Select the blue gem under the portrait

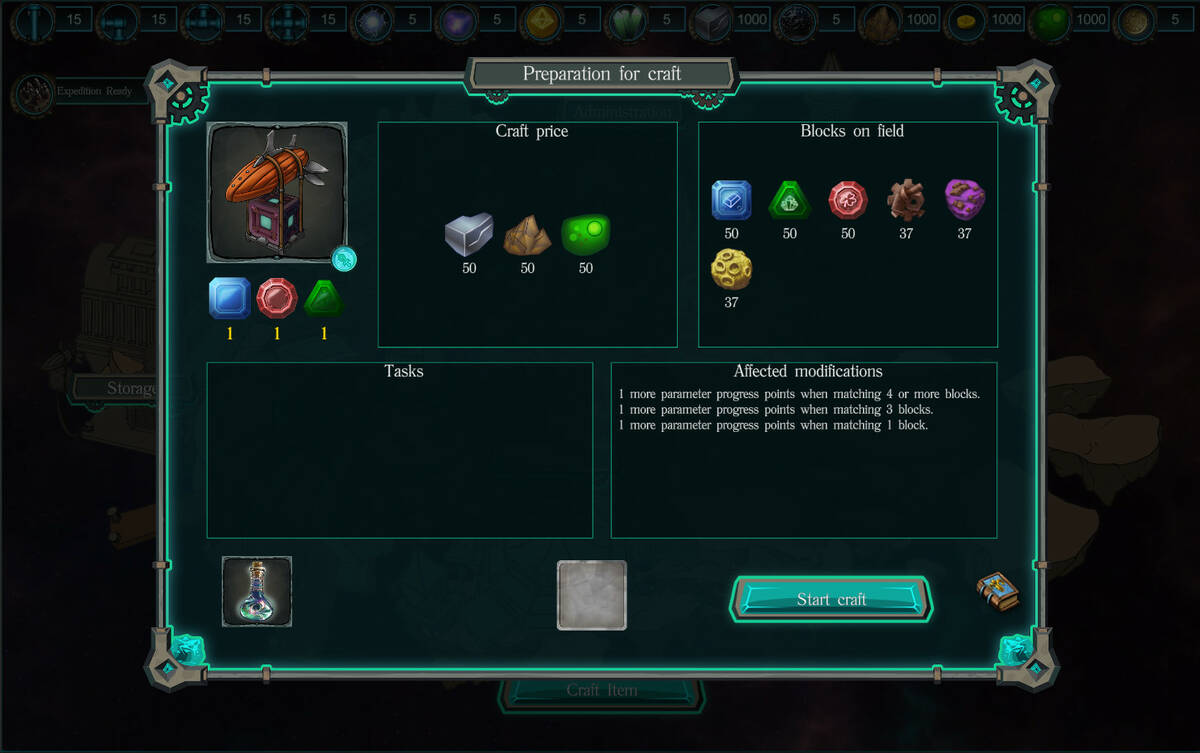tap(229, 298)
